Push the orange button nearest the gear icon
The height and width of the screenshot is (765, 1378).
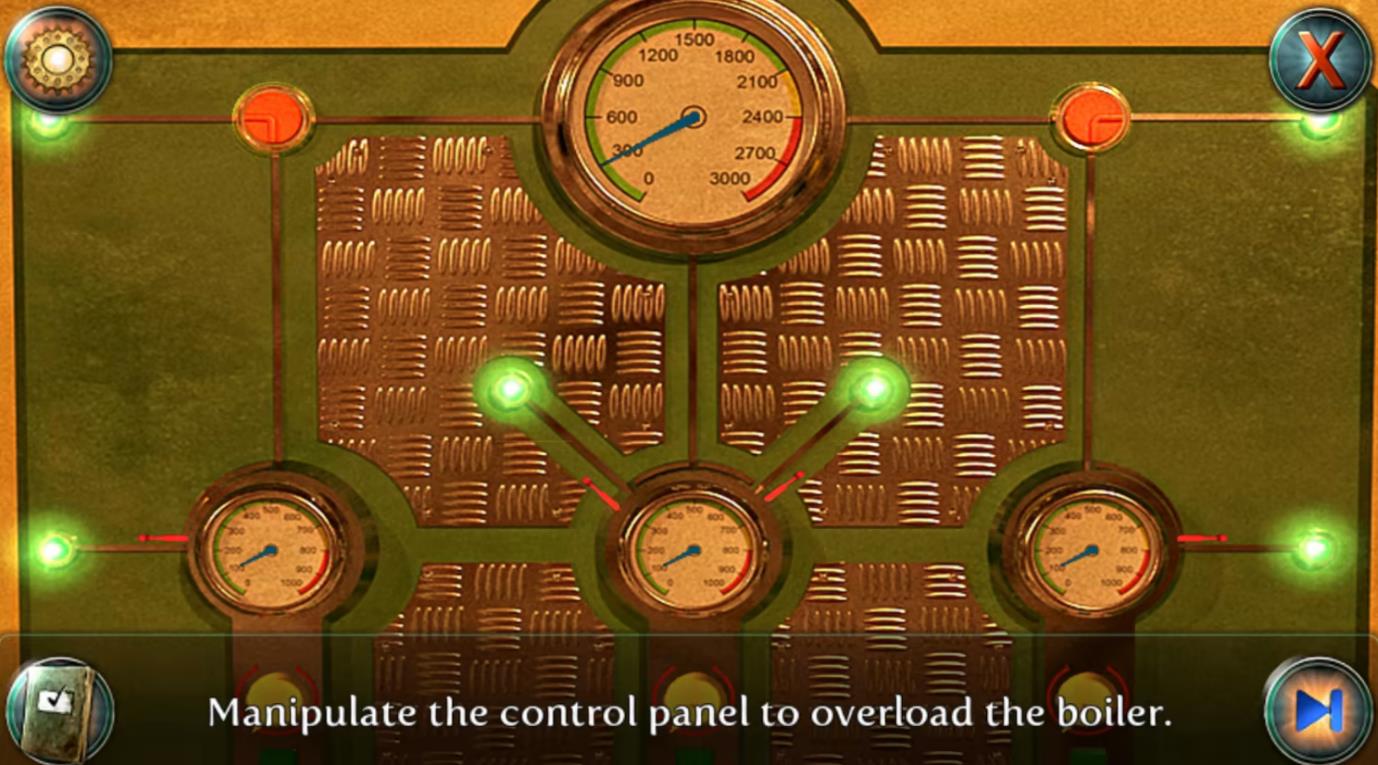[273, 119]
